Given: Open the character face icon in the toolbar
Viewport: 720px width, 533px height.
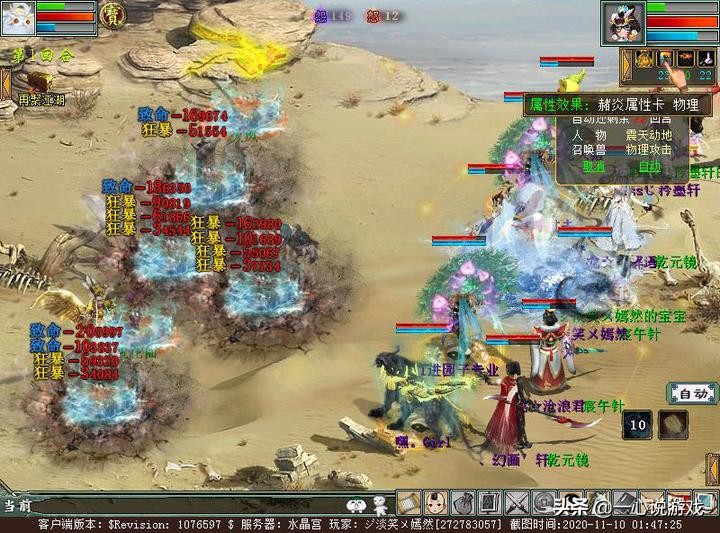Looking at the screenshot, I should click(x=436, y=501).
